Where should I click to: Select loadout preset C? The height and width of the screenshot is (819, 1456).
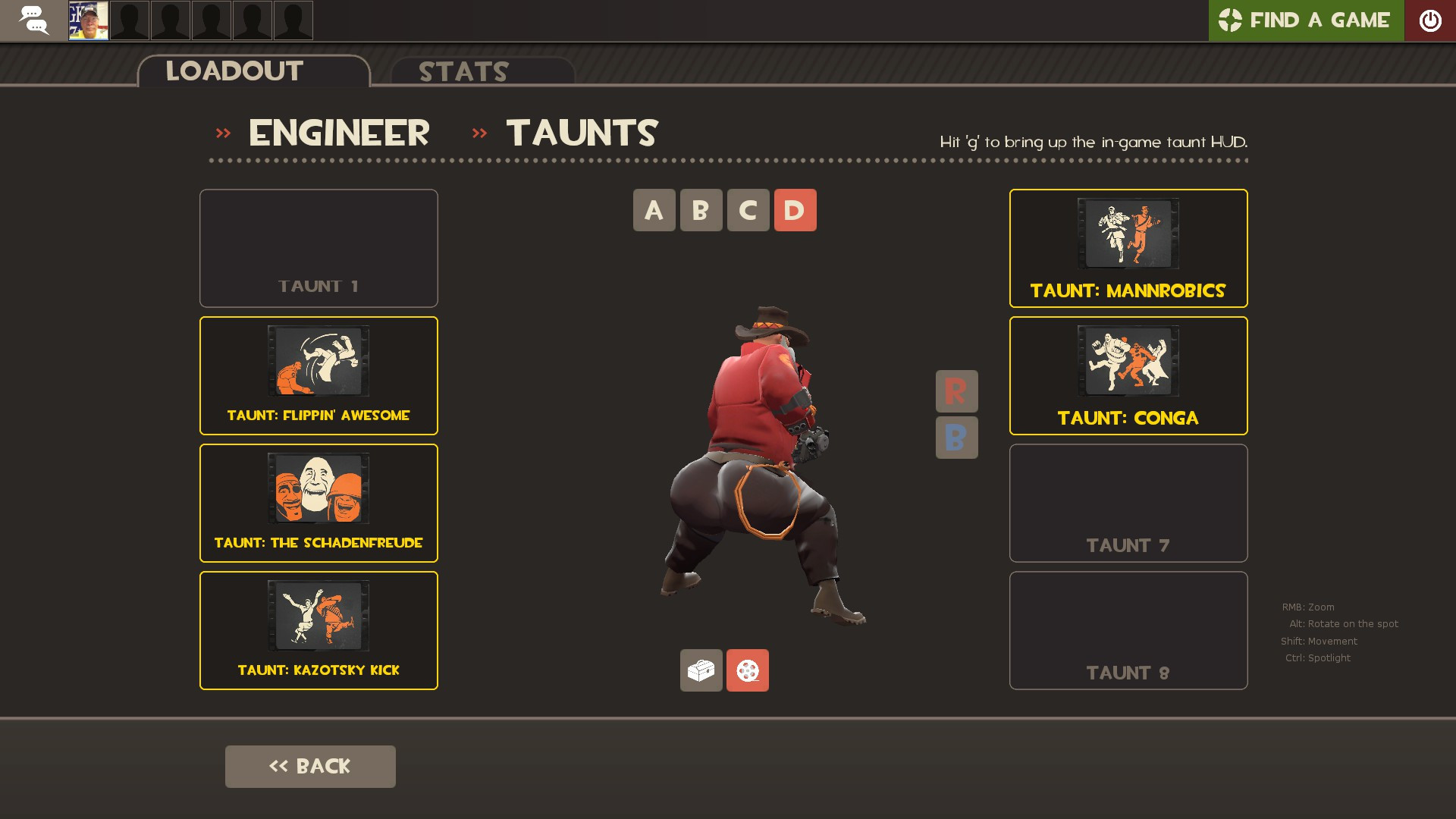(747, 210)
